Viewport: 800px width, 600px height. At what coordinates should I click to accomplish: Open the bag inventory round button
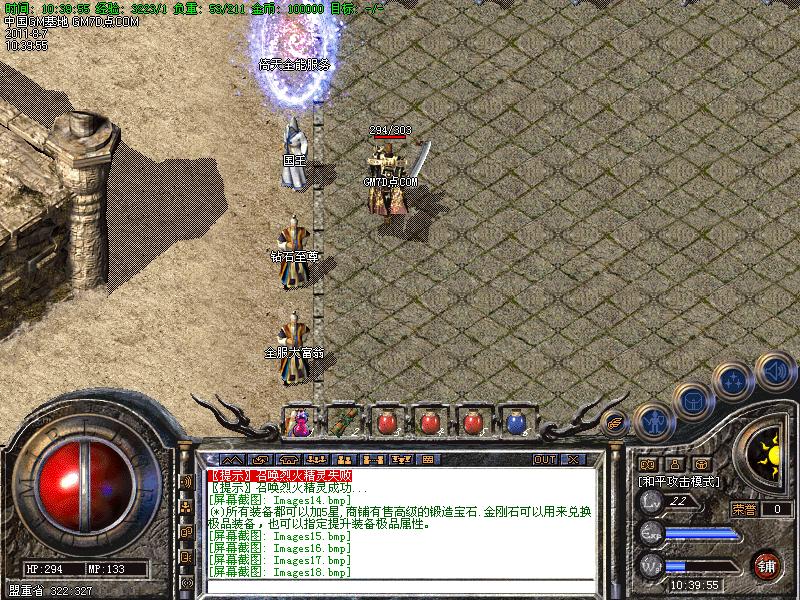(693, 402)
